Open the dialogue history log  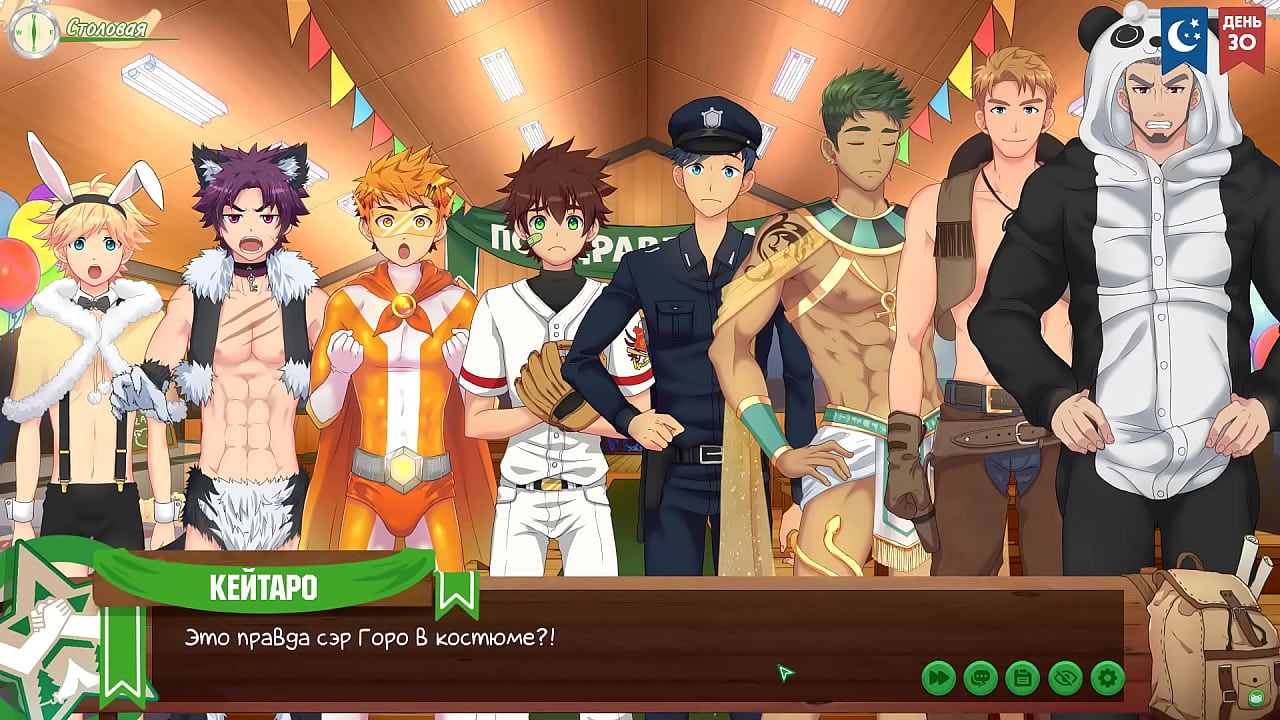[x=980, y=678]
